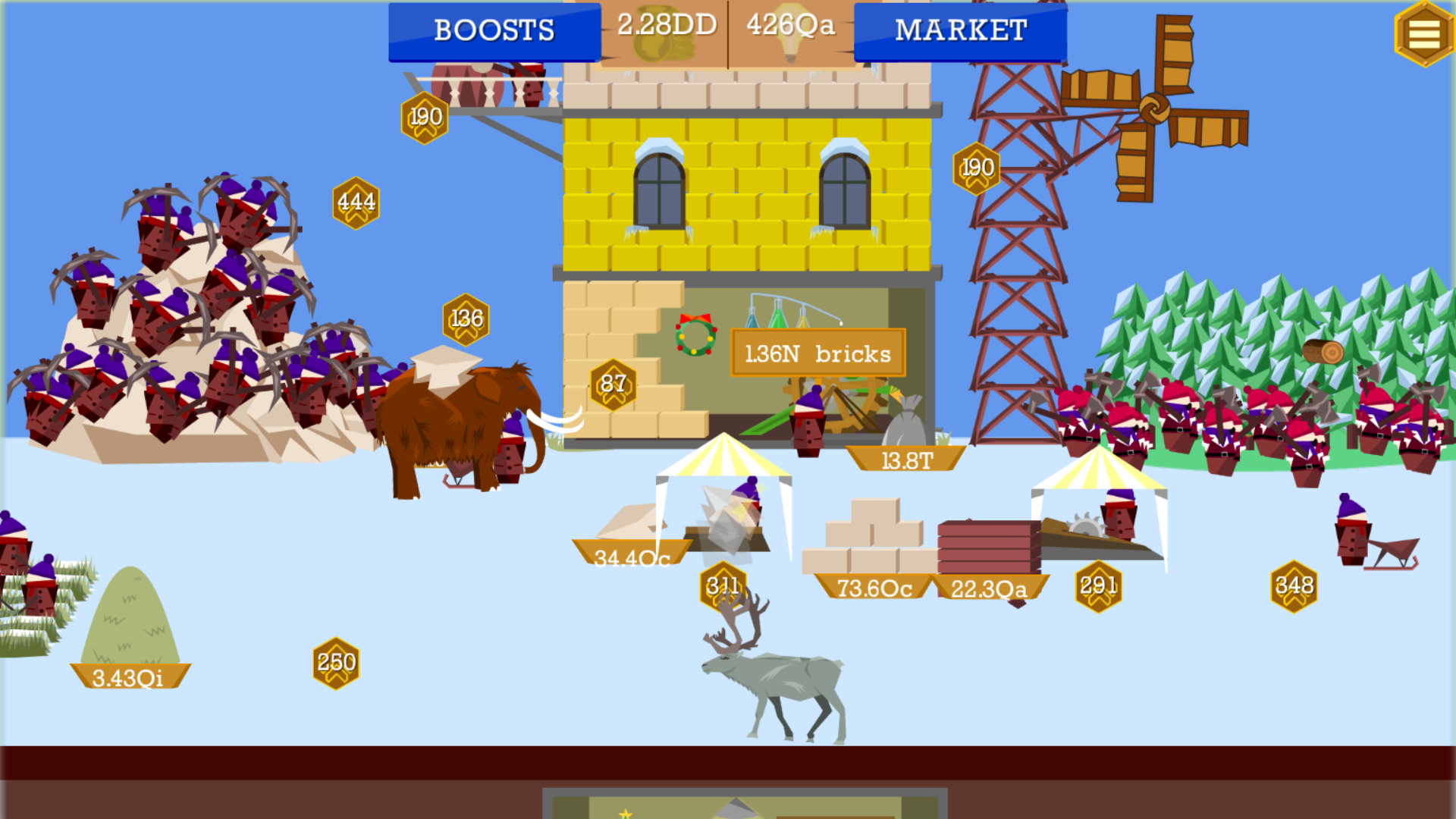Select the hexagonal level badge 444 above the quarry
The width and height of the screenshot is (1456, 819).
click(x=355, y=201)
